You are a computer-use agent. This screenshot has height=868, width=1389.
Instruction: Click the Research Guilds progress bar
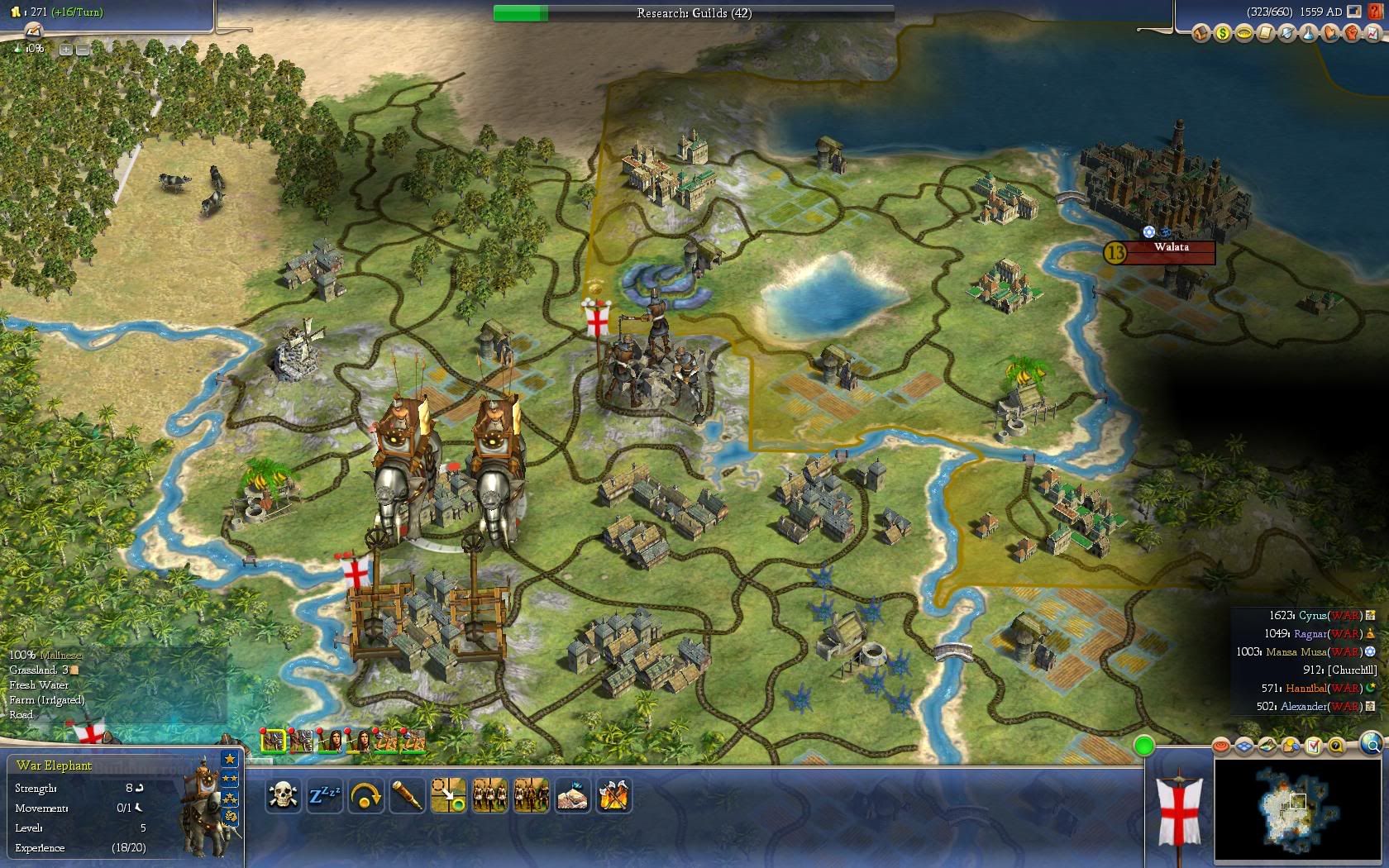click(x=694, y=13)
